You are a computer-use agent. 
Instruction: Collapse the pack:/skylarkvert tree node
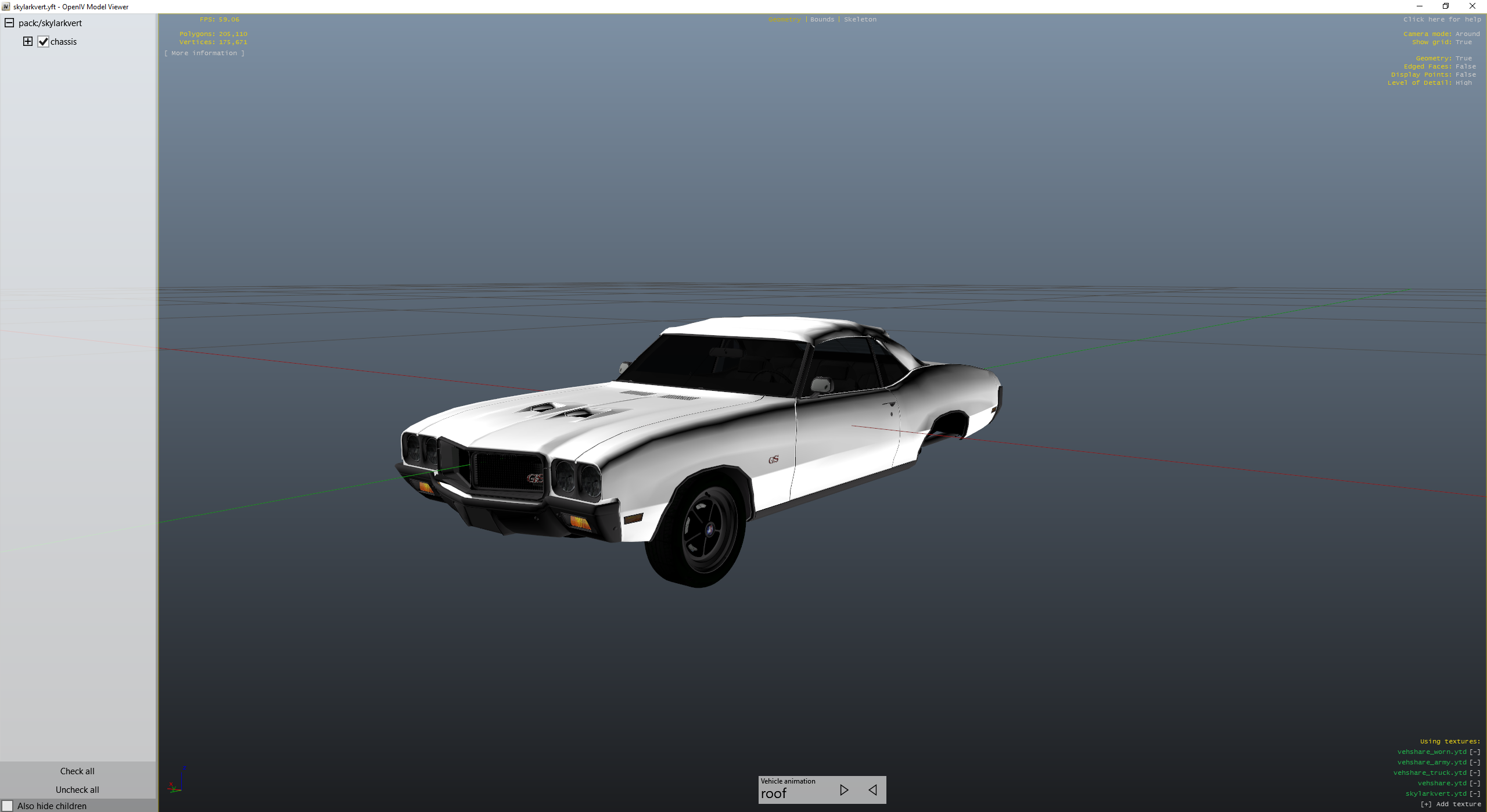pyautogui.click(x=9, y=23)
